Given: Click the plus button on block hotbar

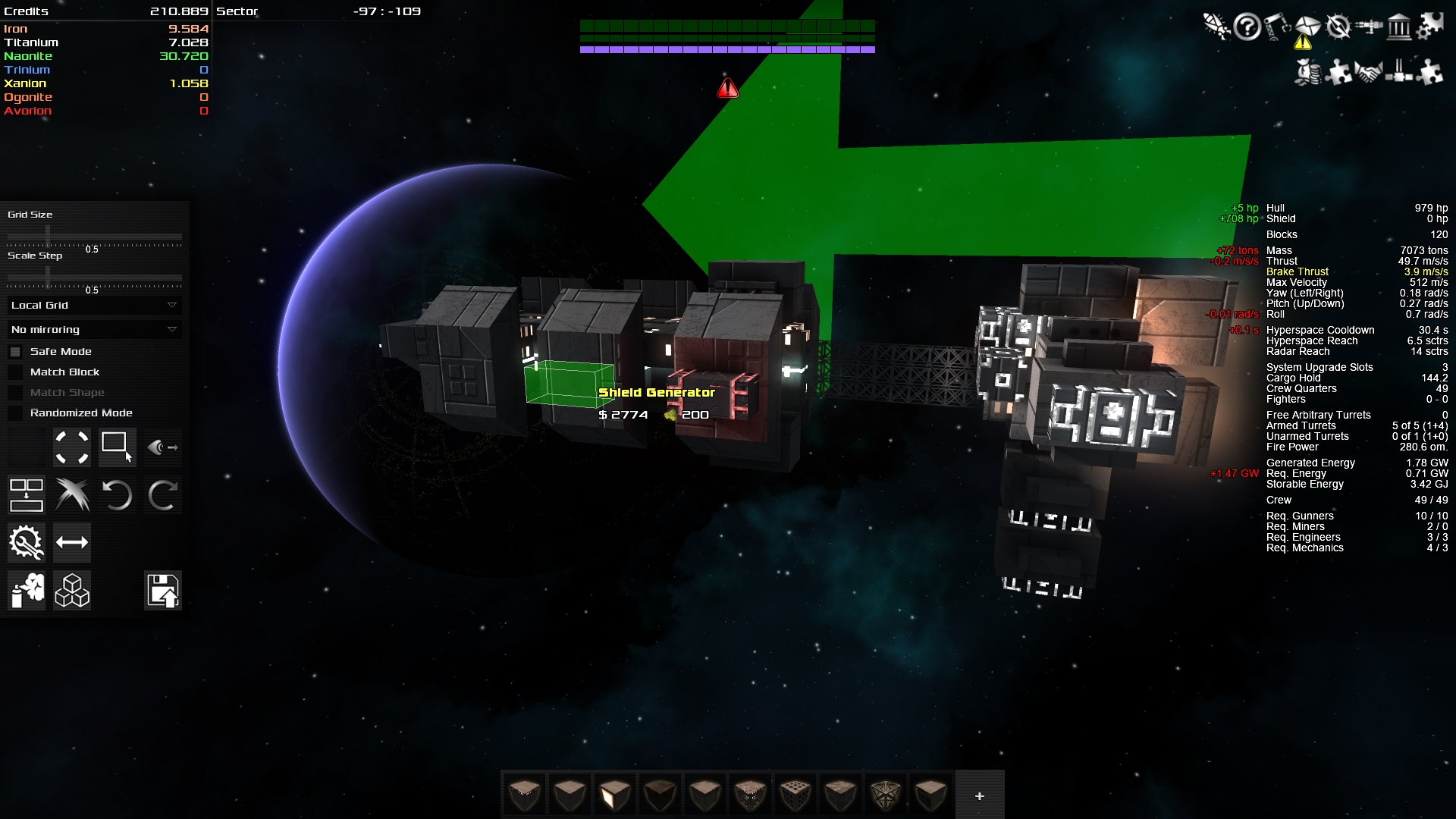Looking at the screenshot, I should [979, 795].
